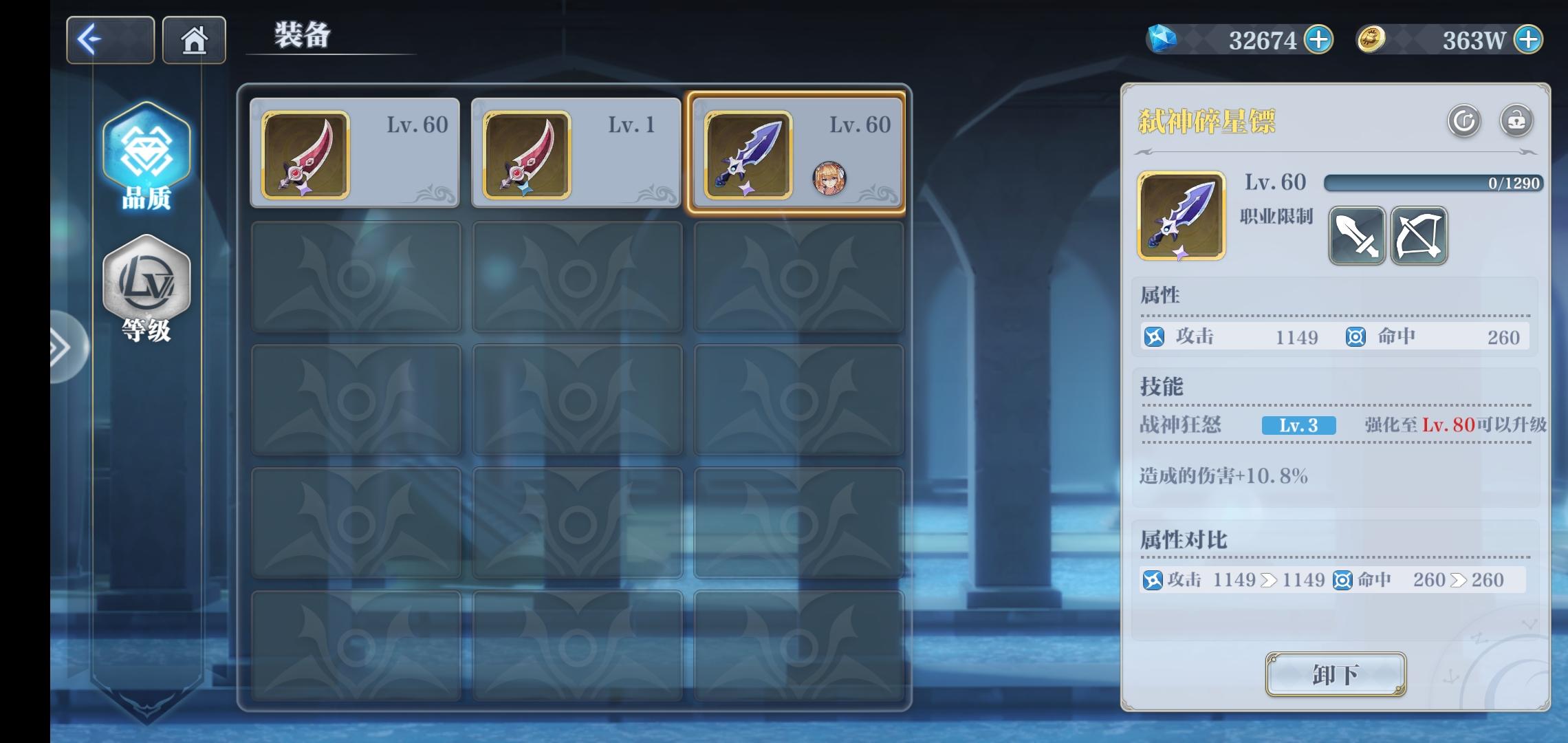Click the home icon at the top left

(x=195, y=39)
